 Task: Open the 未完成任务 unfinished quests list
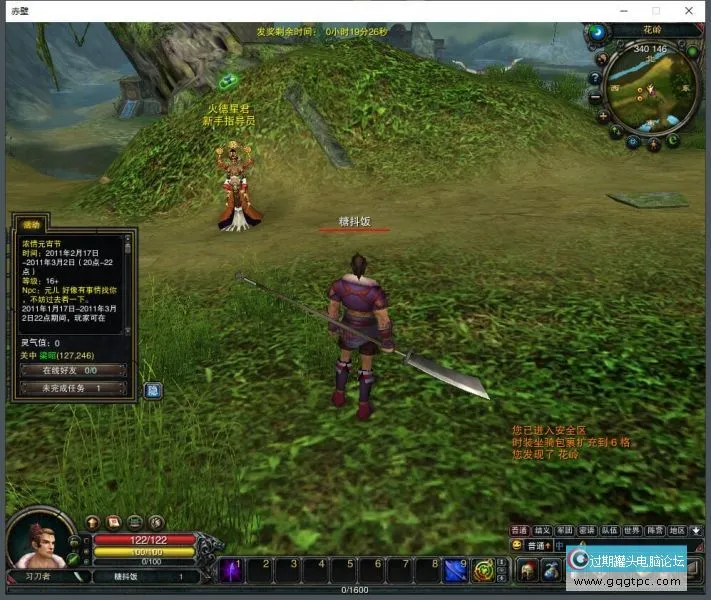71,388
